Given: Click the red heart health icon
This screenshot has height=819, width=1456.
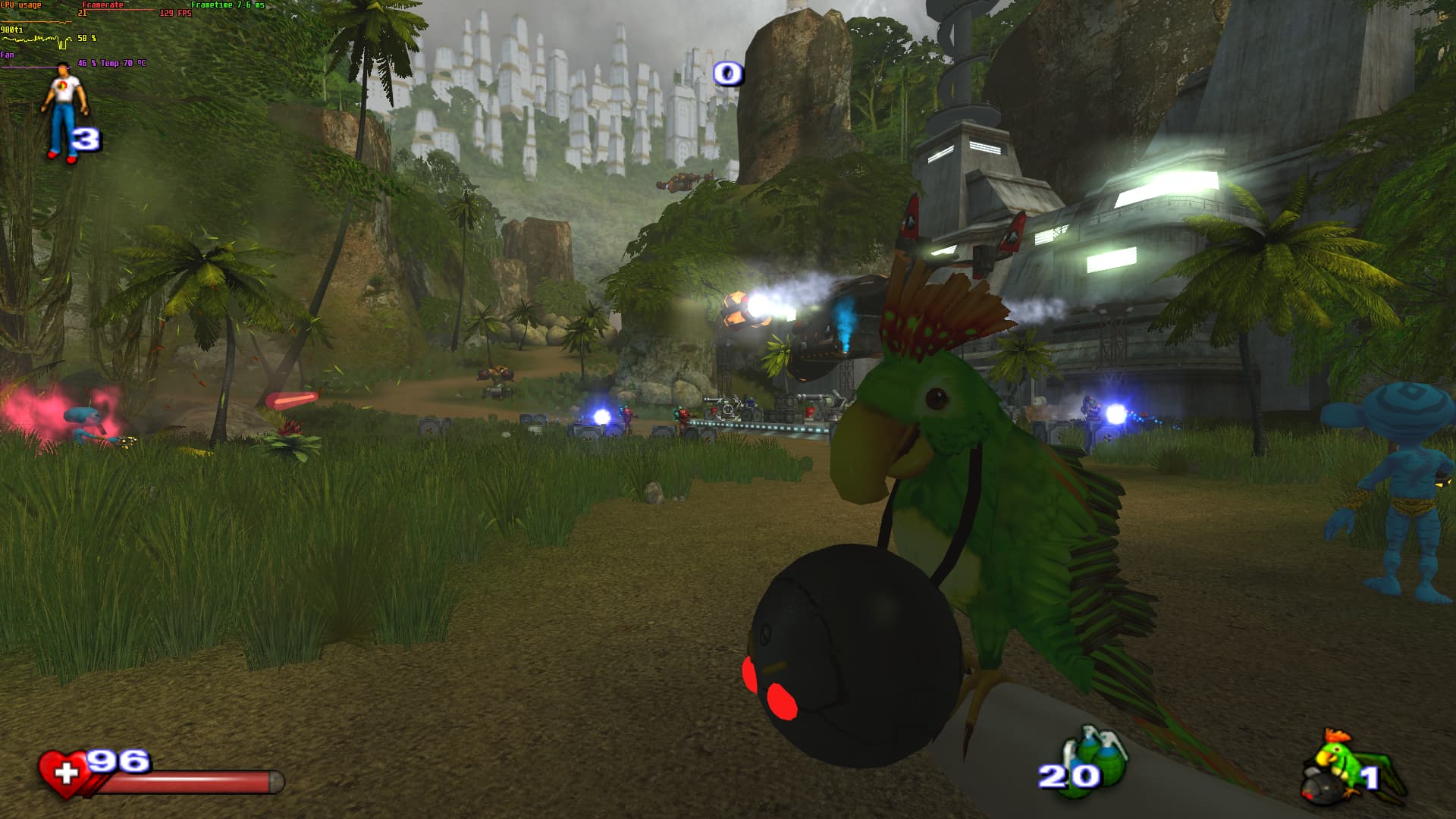Looking at the screenshot, I should pos(64,773).
